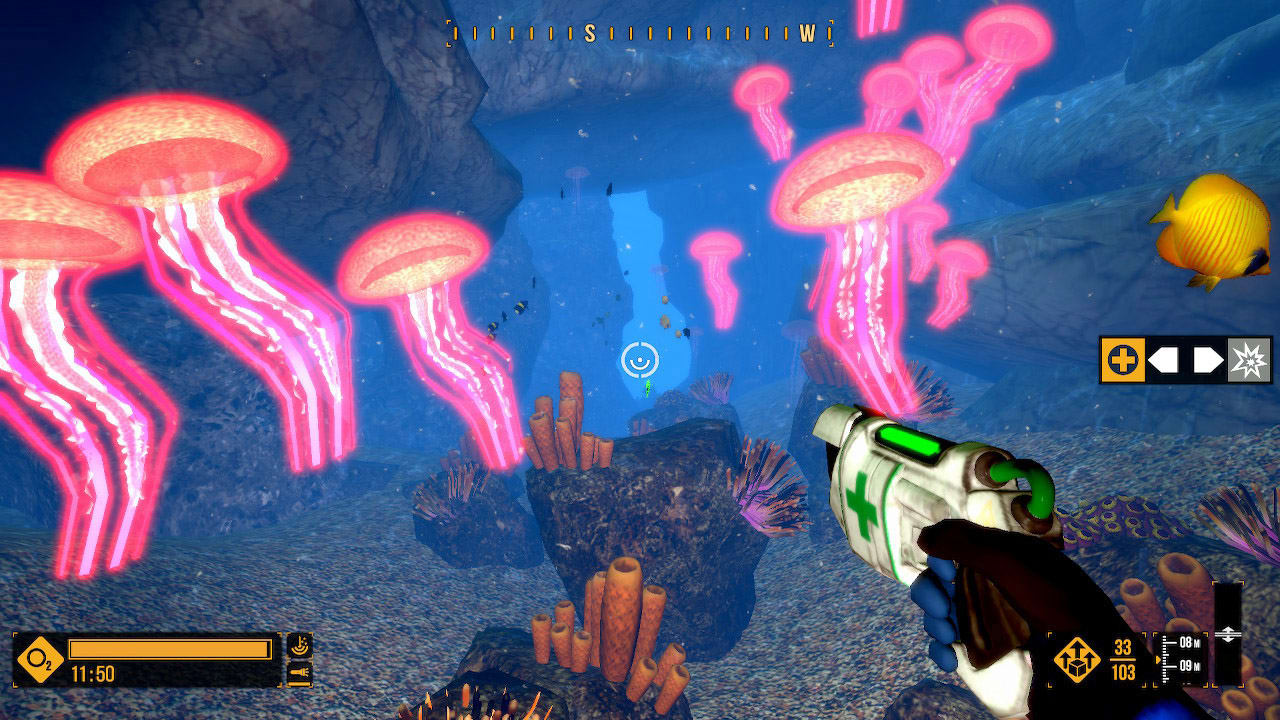Click the right arrow to cycle items

tap(1210, 360)
